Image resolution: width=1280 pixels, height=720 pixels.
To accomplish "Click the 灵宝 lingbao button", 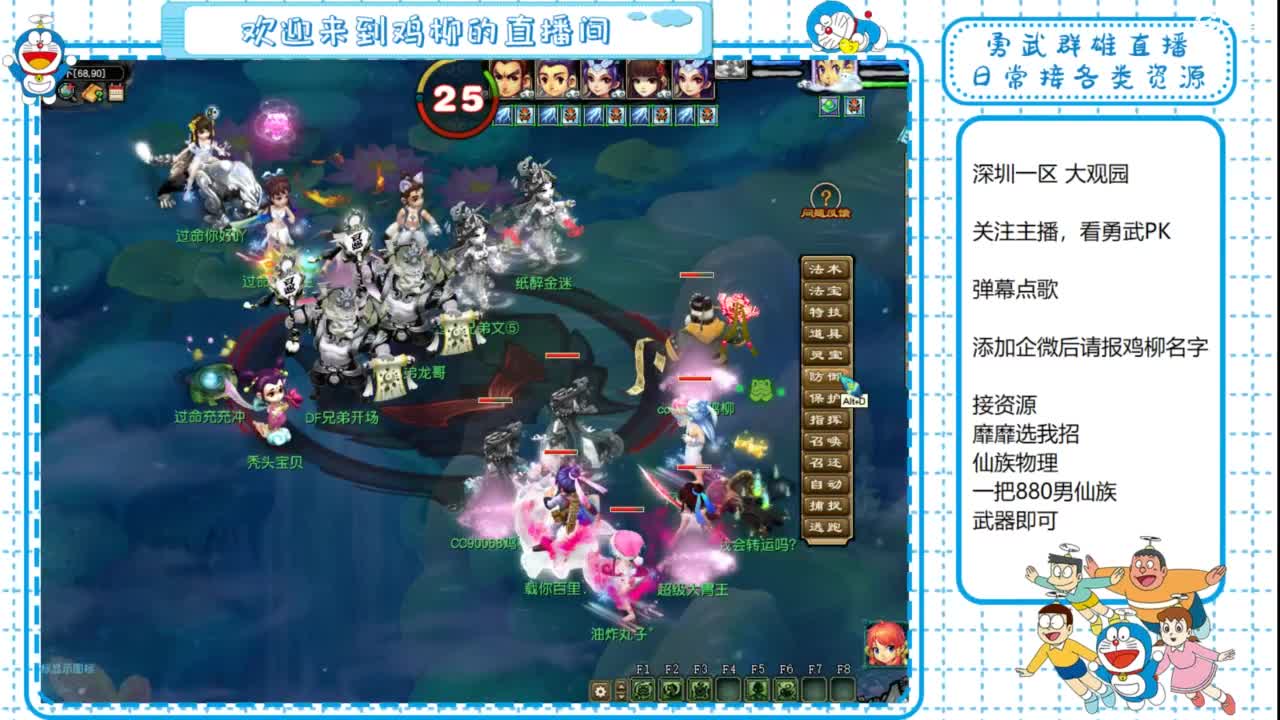I will [828, 356].
